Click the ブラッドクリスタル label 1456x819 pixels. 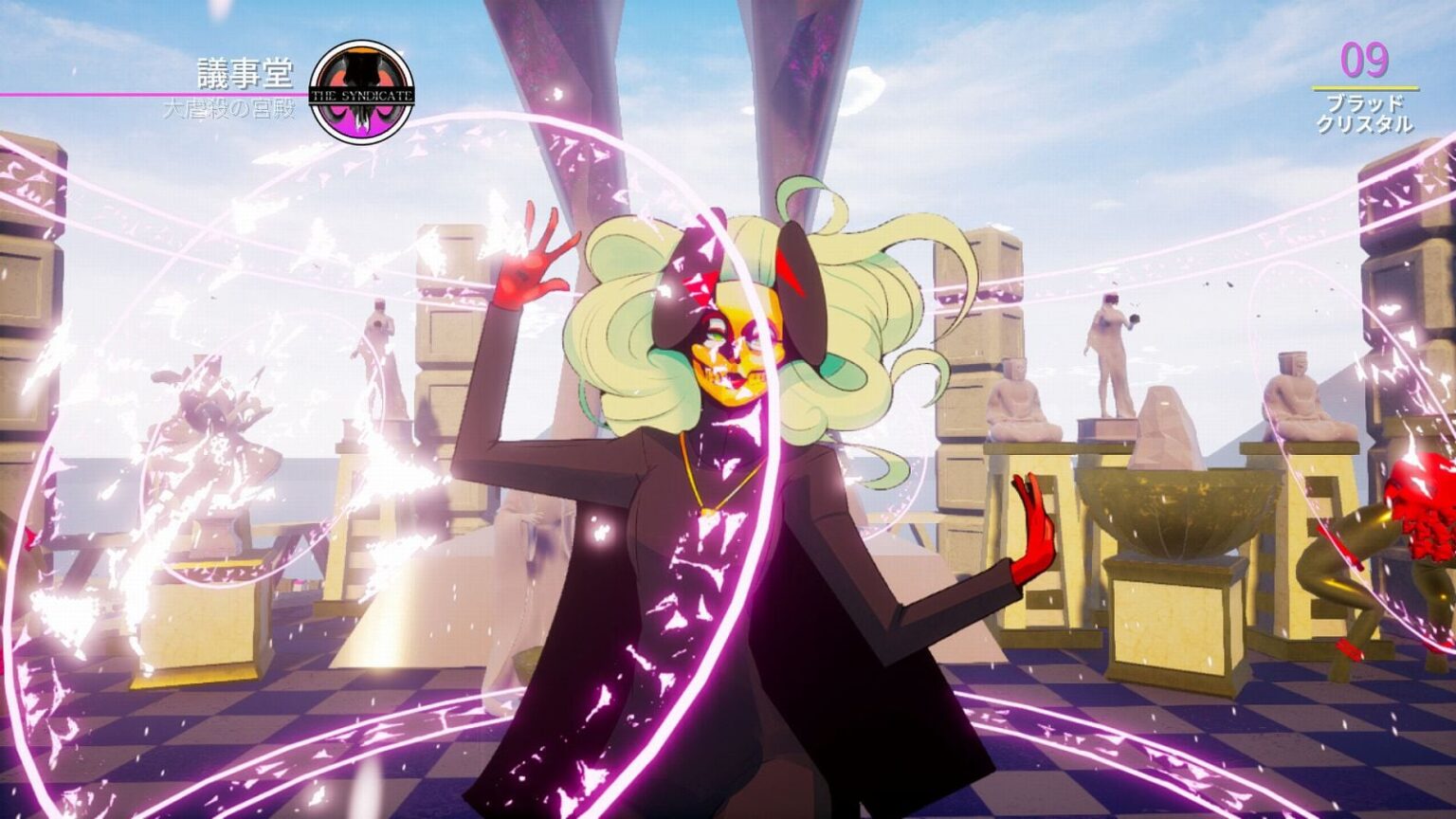click(1365, 113)
